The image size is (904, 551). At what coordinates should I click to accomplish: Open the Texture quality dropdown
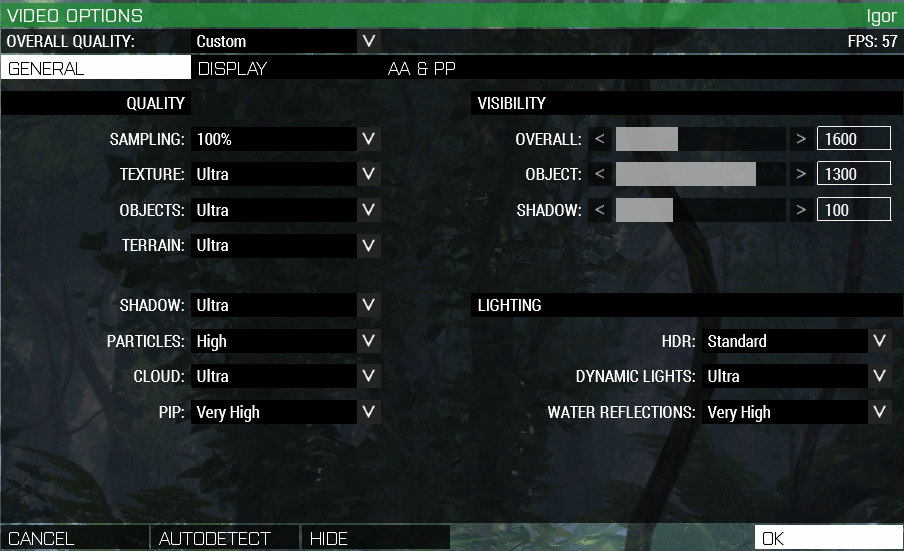[x=285, y=174]
